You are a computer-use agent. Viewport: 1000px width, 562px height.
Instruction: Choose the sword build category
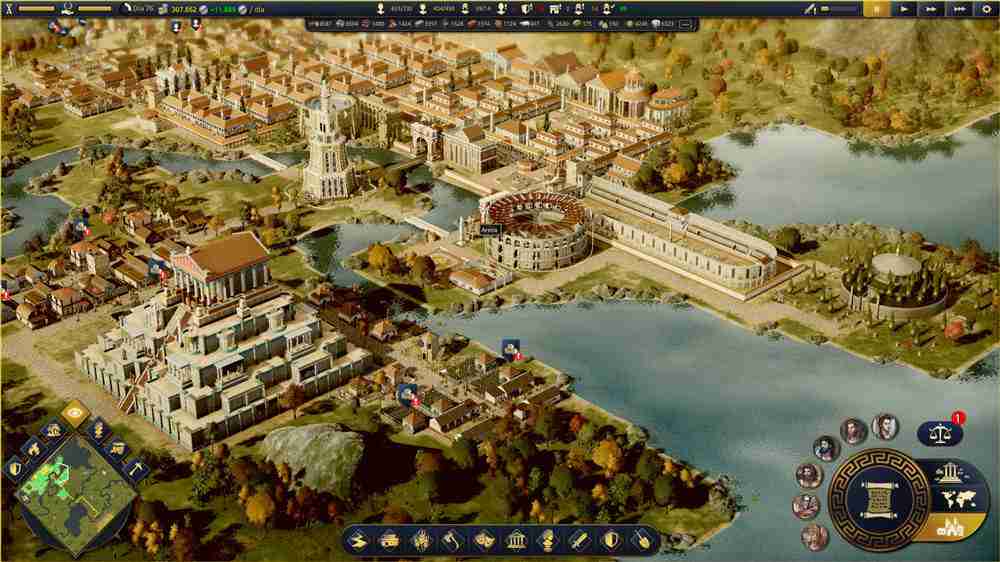(x=580, y=541)
